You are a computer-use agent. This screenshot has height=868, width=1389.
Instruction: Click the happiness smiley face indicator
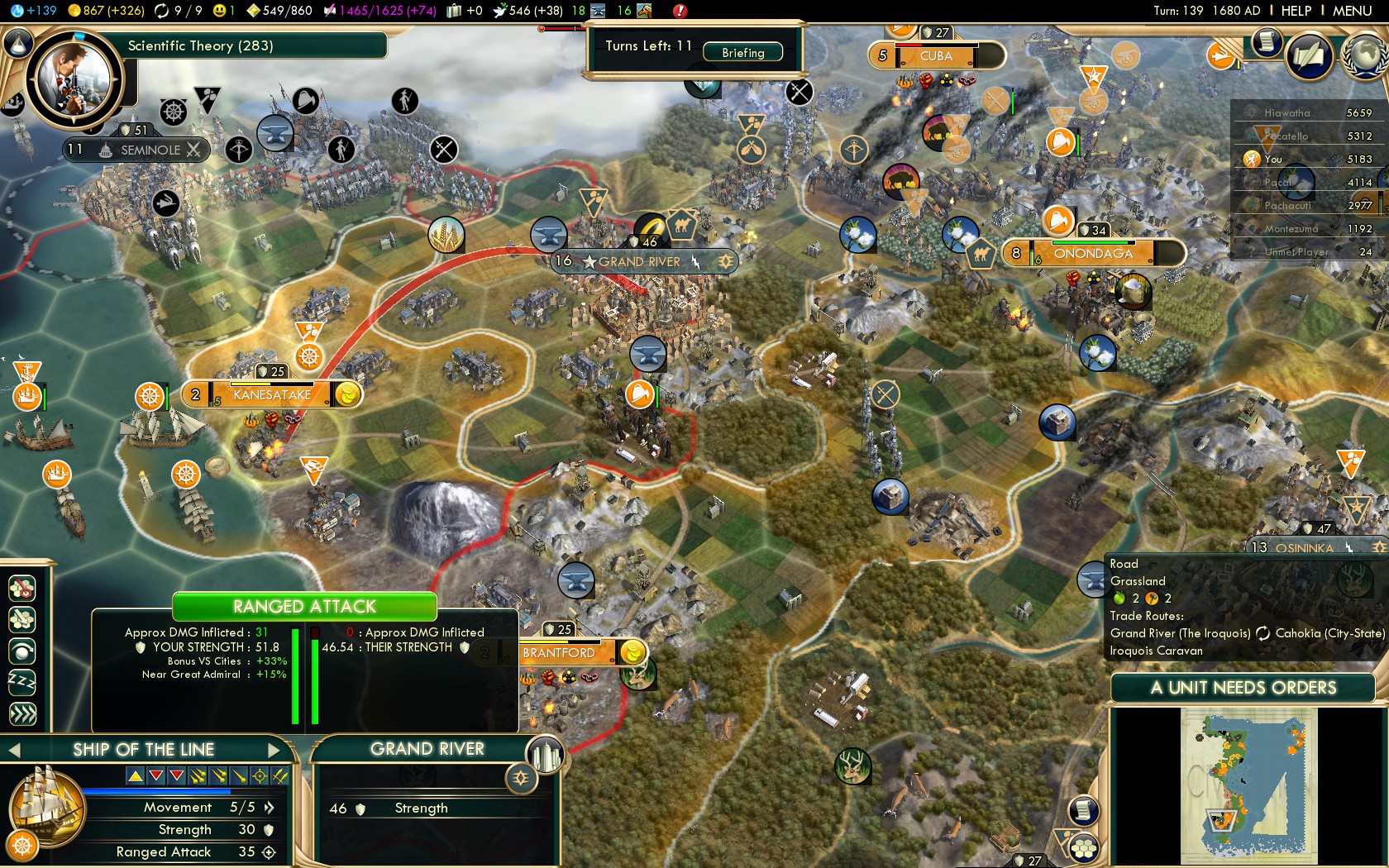[x=218, y=11]
